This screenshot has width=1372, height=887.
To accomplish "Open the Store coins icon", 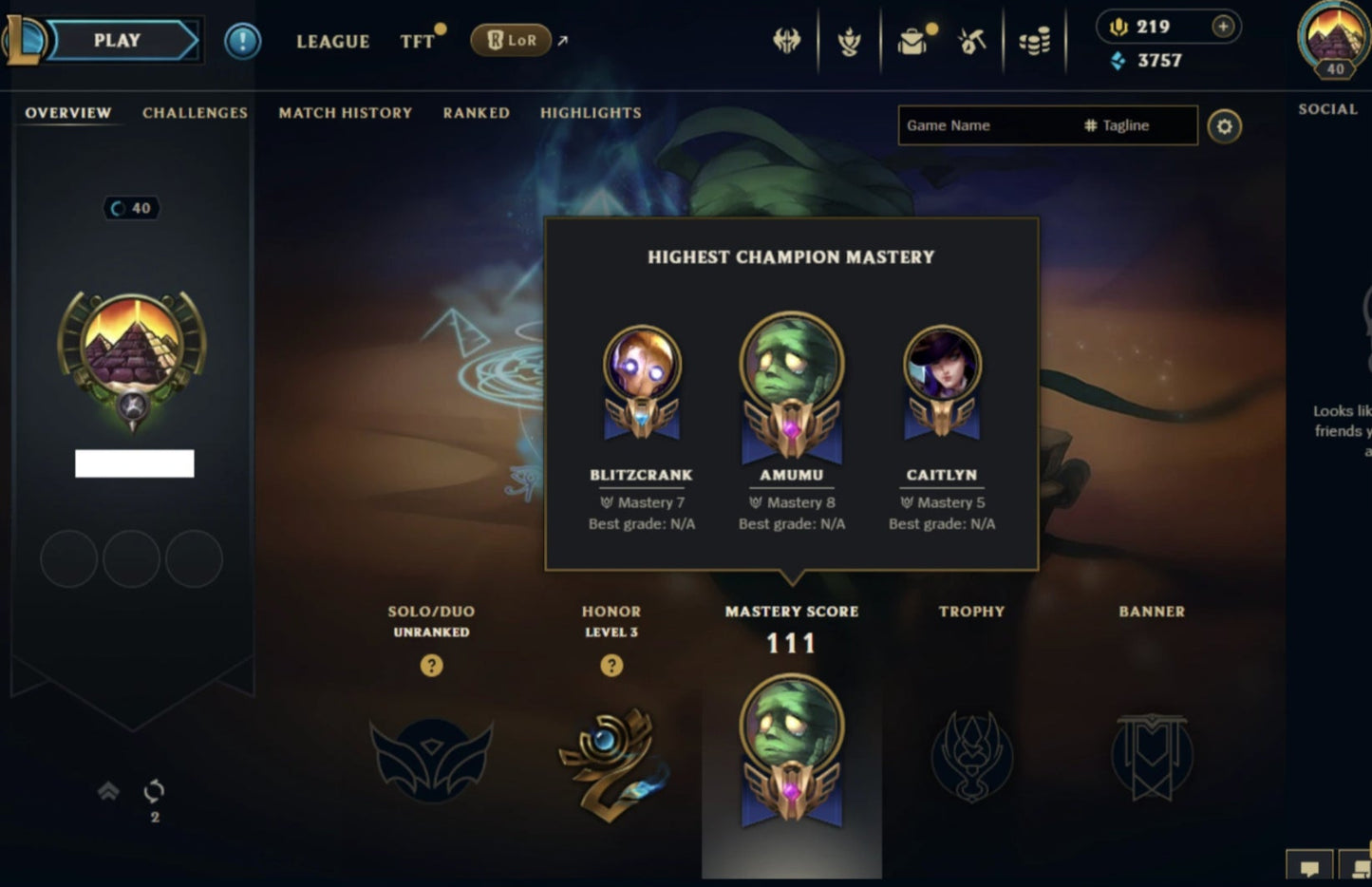I will (1034, 40).
